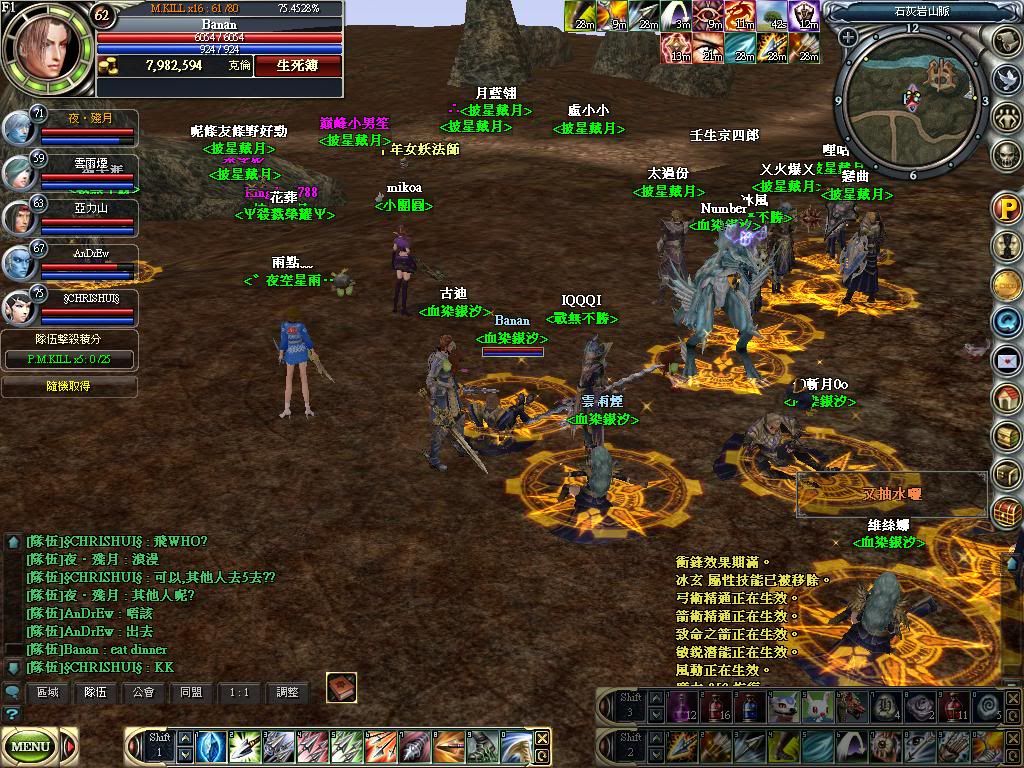Click the circular minimap
Screen dimensions: 1024x768
911,98
